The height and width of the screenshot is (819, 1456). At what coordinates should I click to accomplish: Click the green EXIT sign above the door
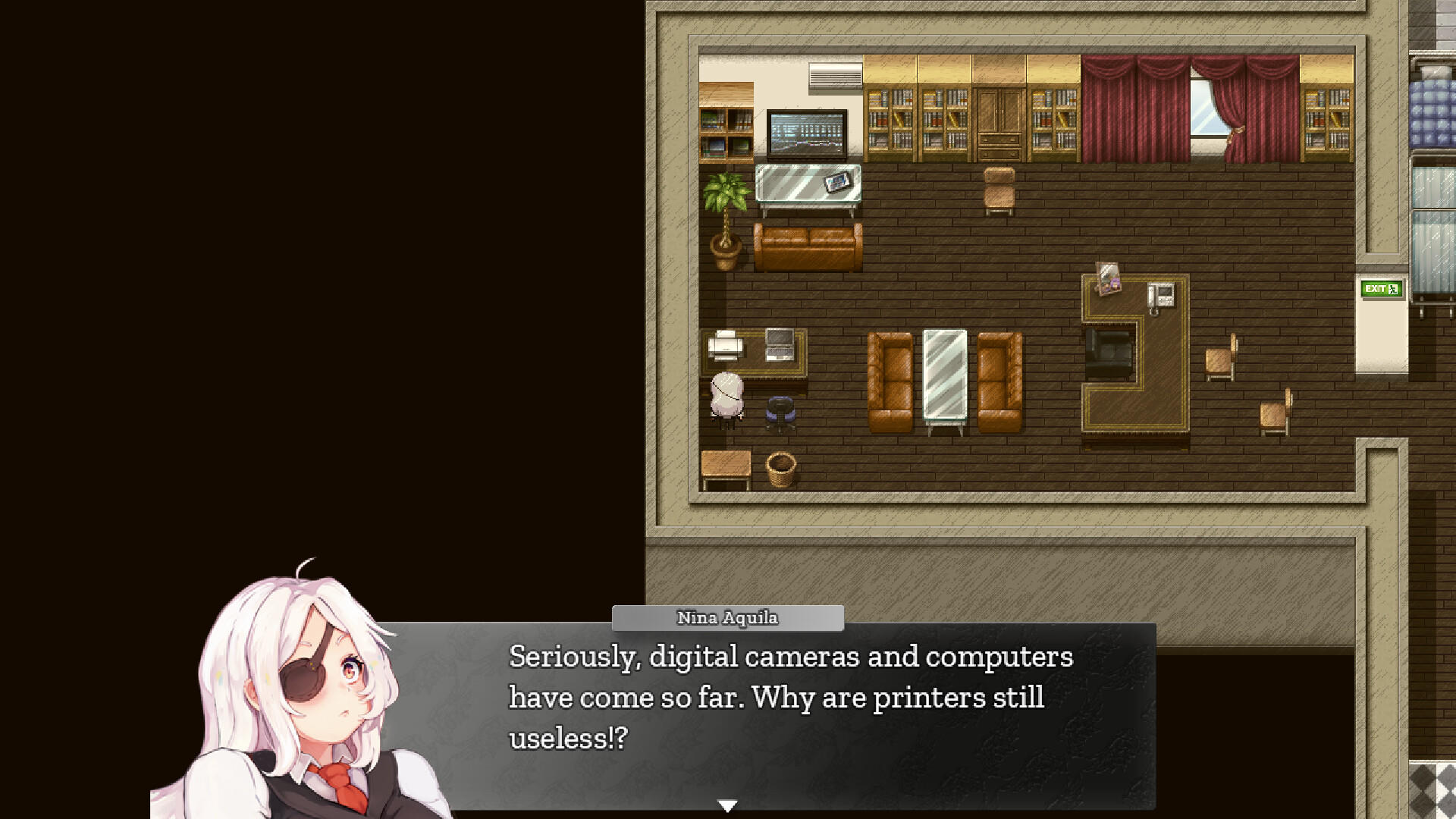coord(1380,289)
